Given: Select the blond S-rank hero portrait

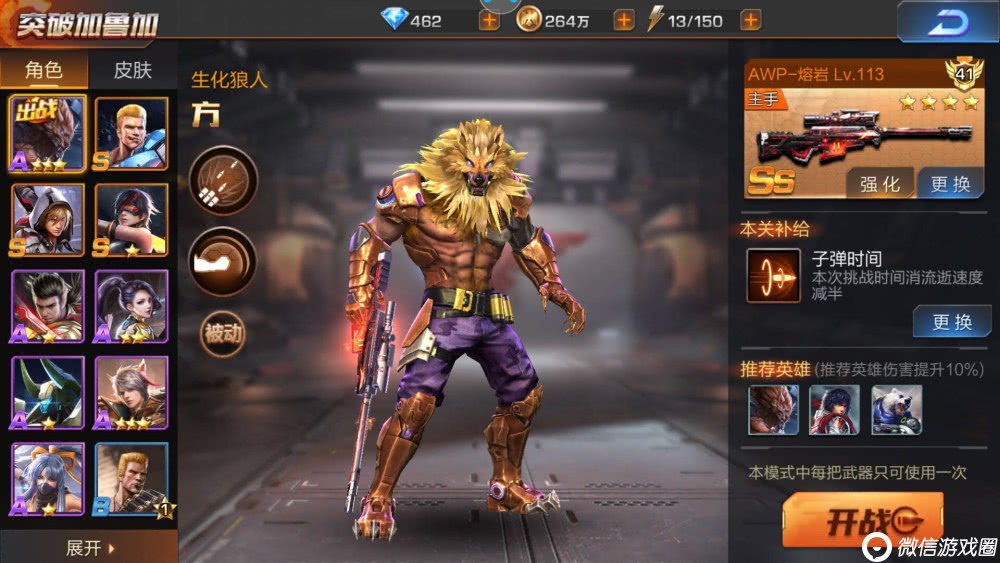Looking at the screenshot, I should coord(131,134).
